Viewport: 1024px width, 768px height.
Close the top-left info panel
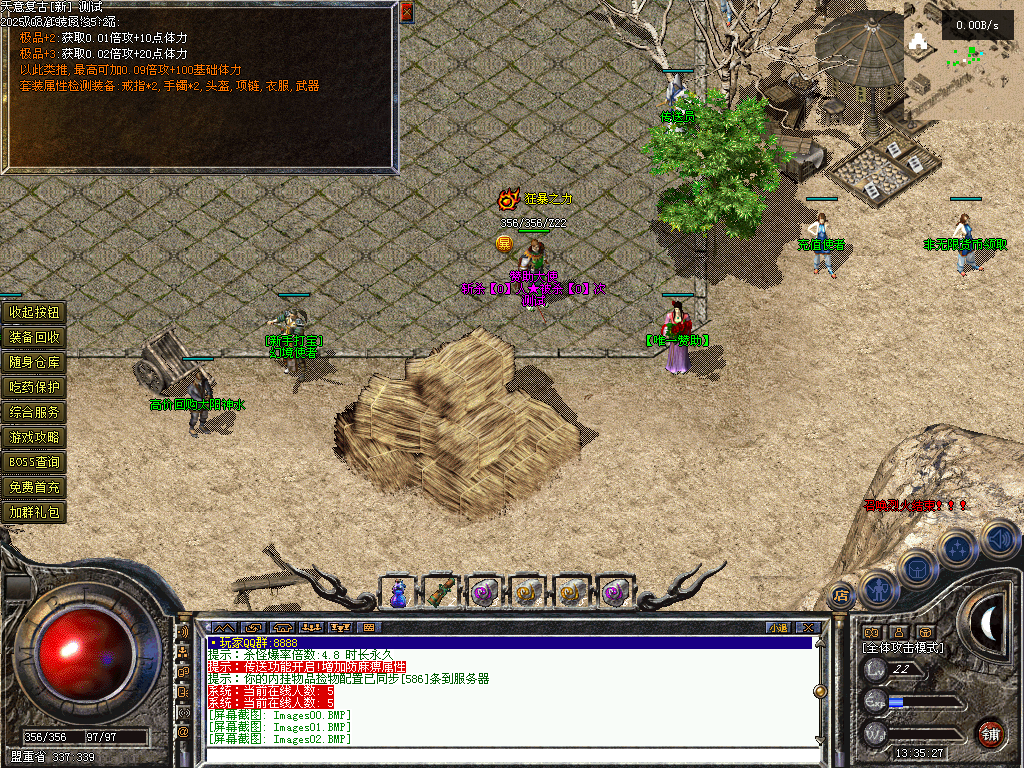coord(406,12)
